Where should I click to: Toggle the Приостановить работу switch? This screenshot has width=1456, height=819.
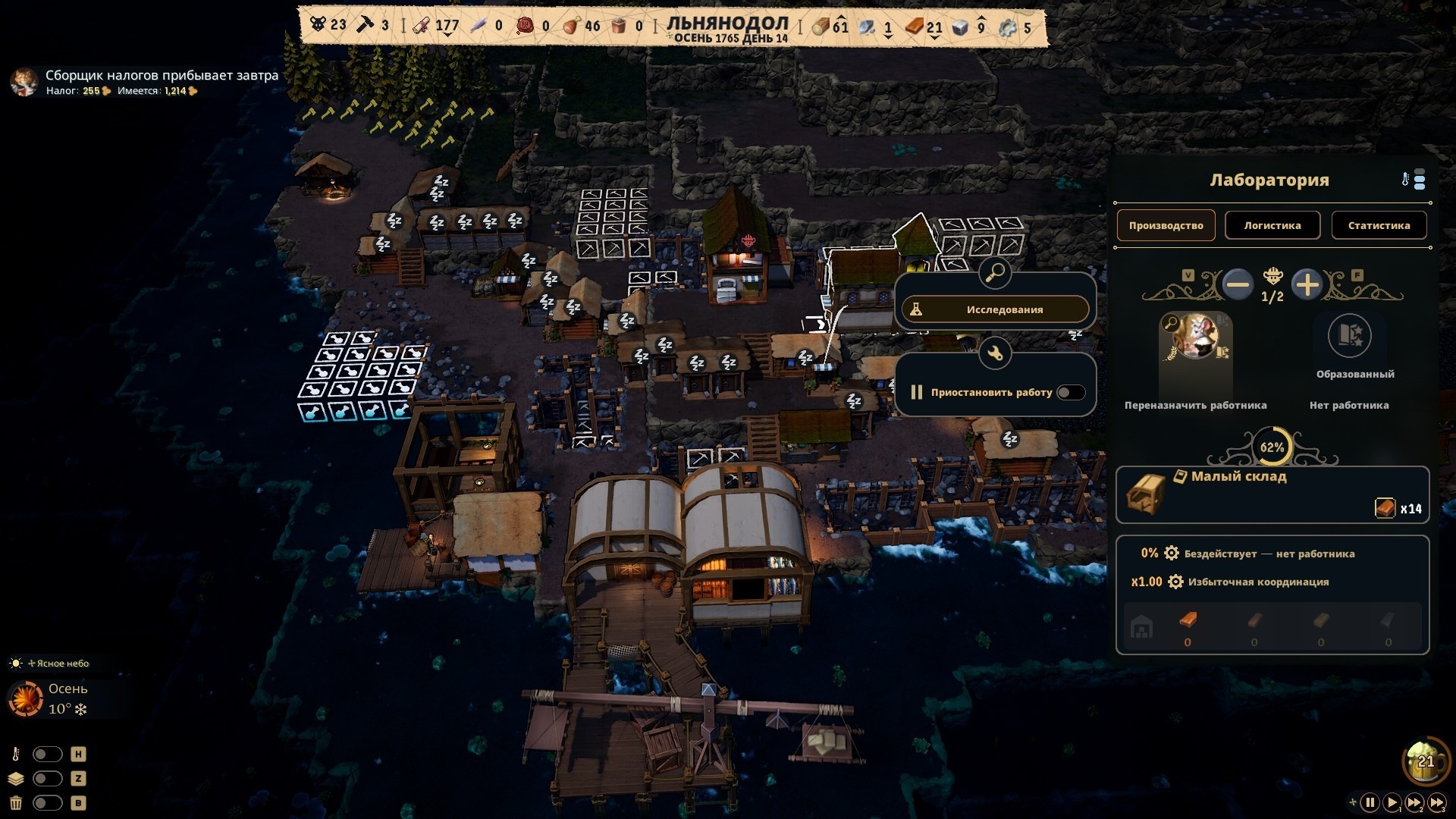pyautogui.click(x=1071, y=392)
